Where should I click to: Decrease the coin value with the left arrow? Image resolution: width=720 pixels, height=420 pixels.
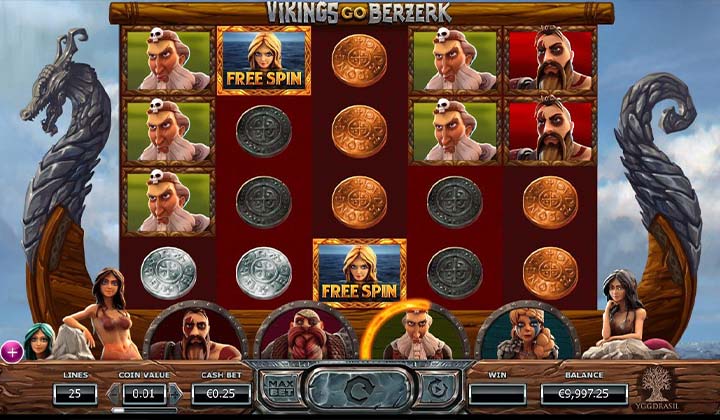112,393
